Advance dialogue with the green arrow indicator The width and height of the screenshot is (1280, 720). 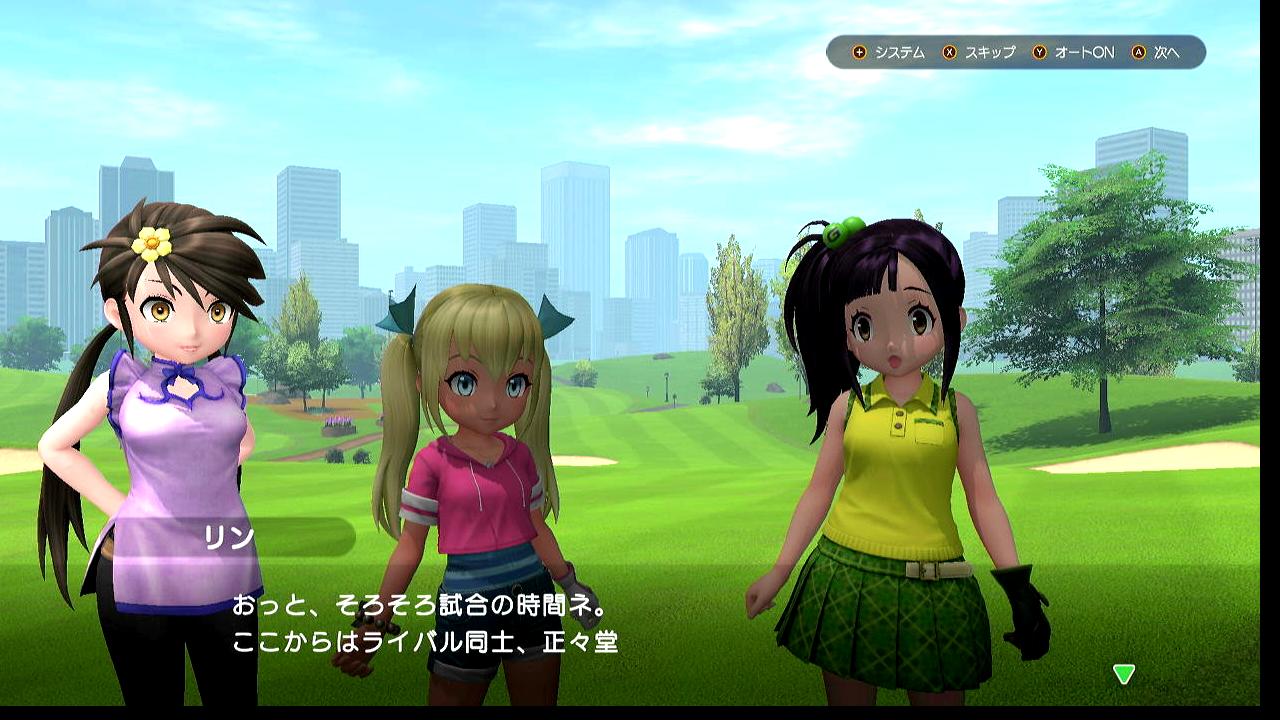(x=1124, y=674)
